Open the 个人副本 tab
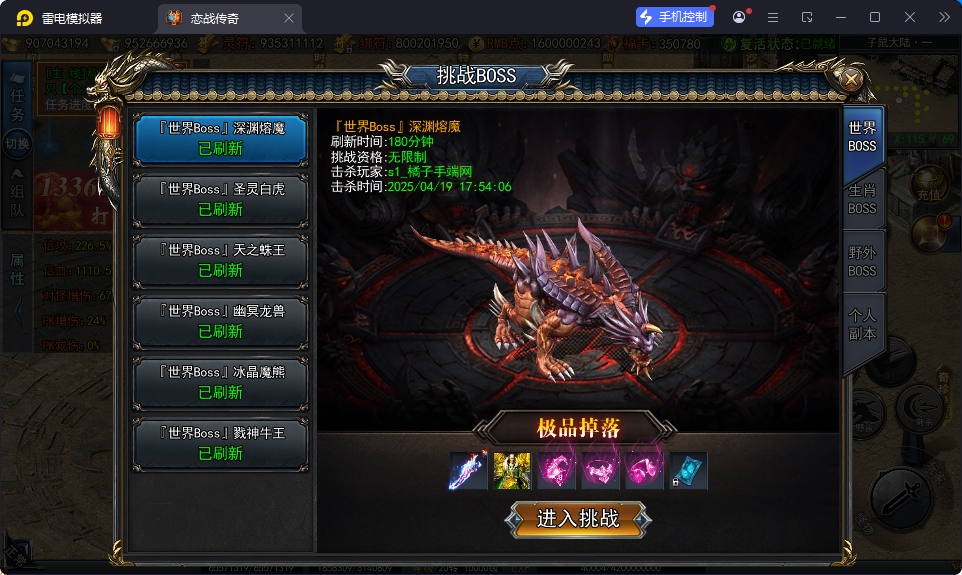This screenshot has height=575, width=962. (x=862, y=324)
